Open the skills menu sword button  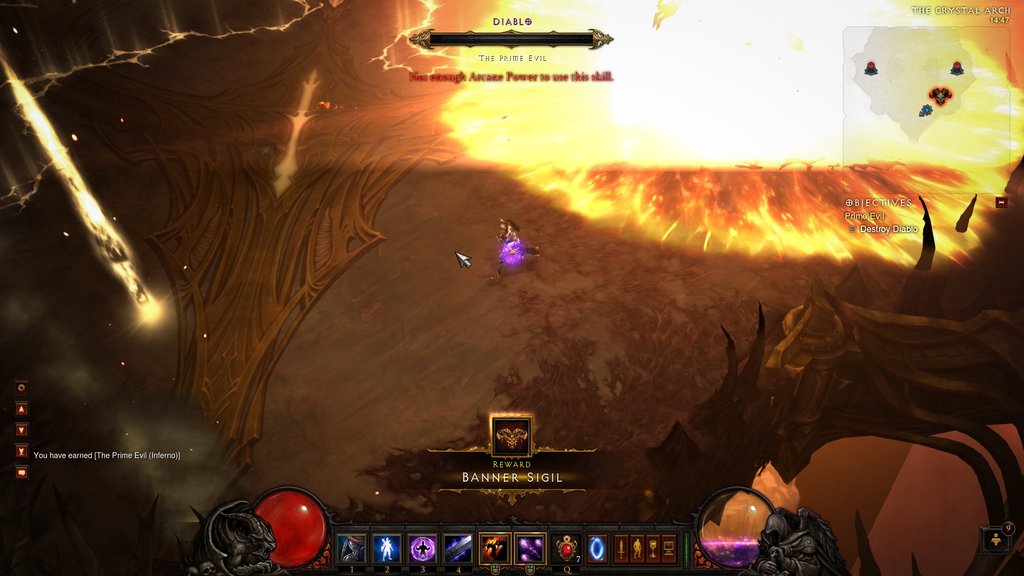pyautogui.click(x=621, y=548)
